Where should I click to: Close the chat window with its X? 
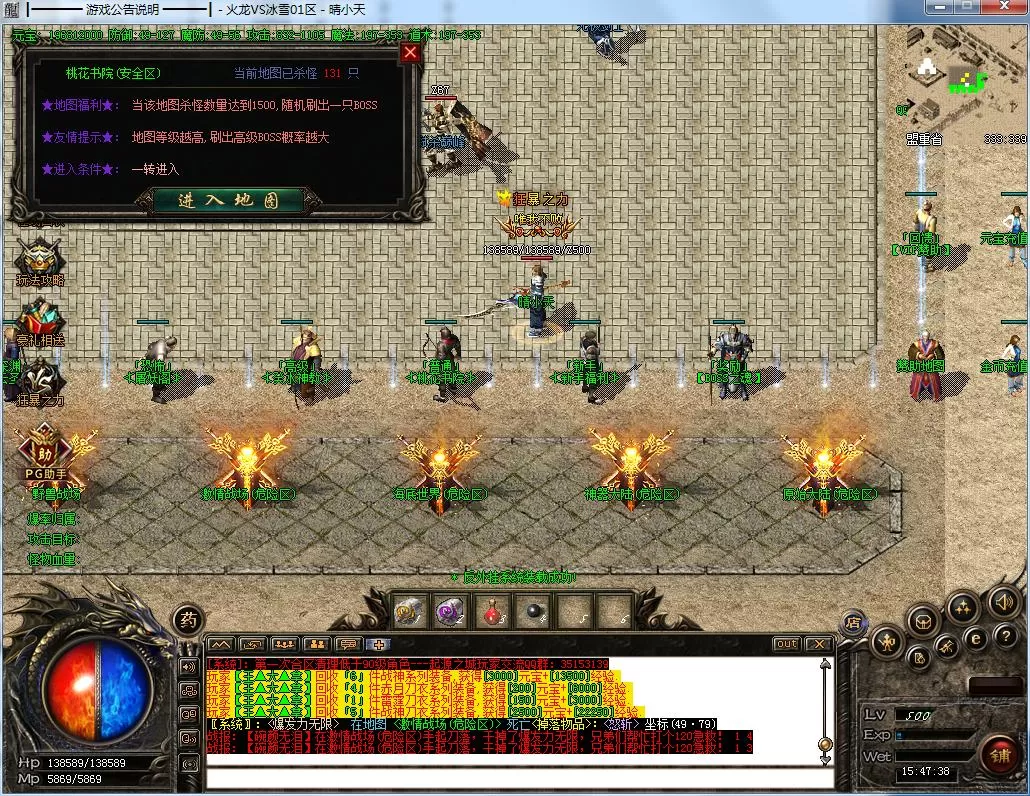point(818,644)
